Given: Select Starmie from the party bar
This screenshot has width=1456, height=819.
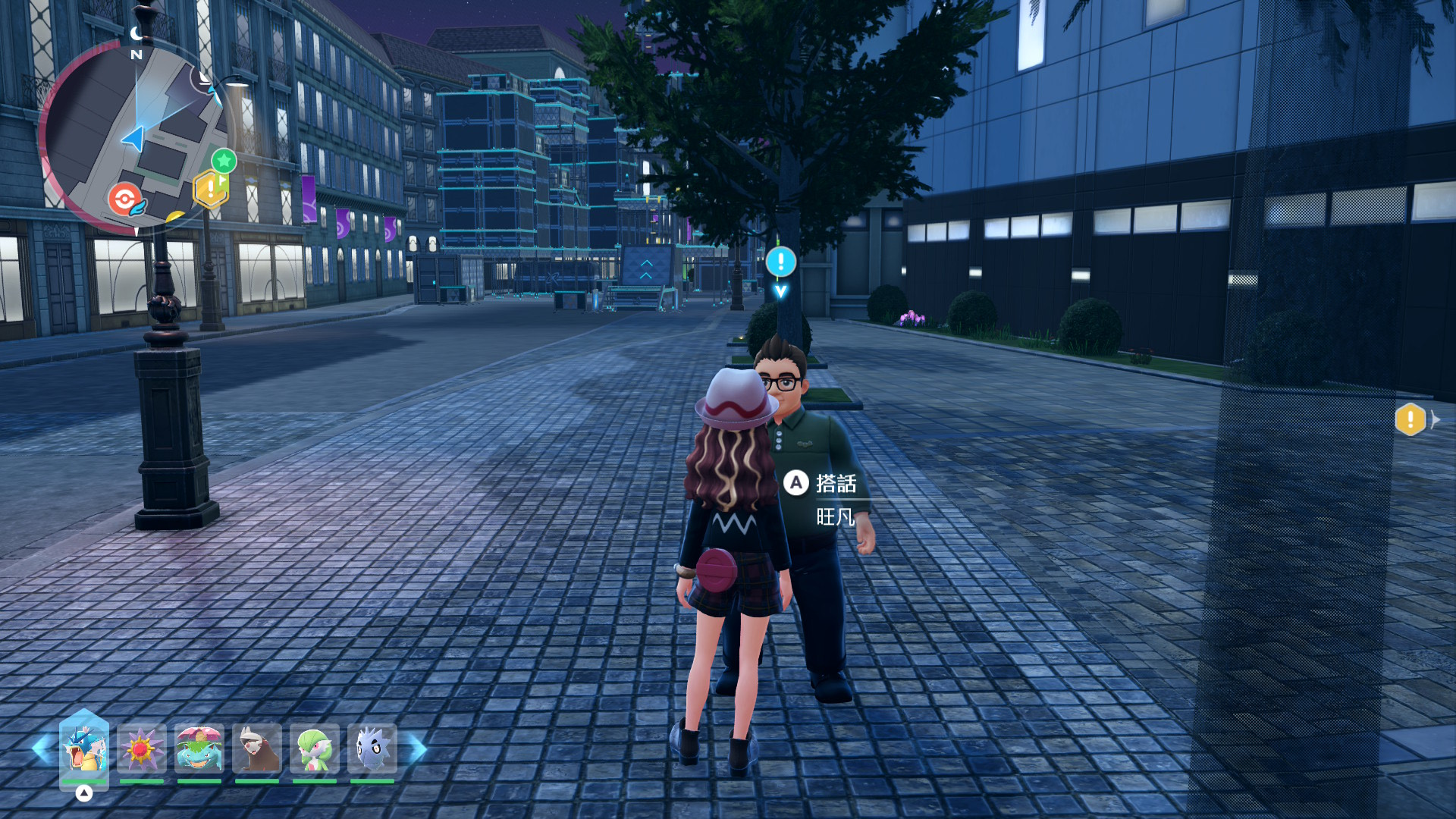Looking at the screenshot, I should (142, 749).
